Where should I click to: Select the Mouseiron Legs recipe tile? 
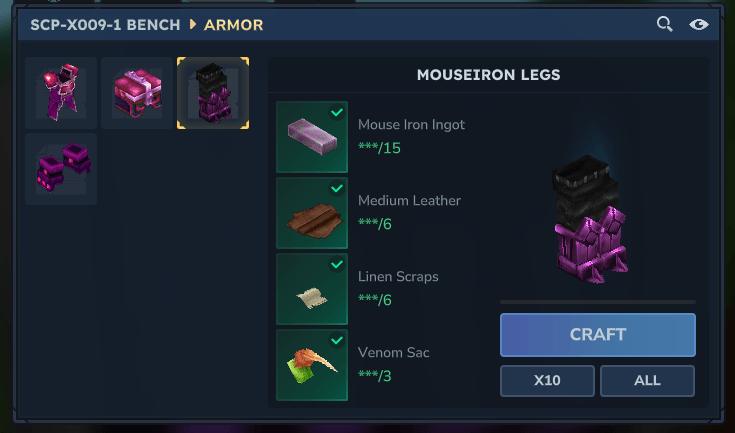pos(213,93)
